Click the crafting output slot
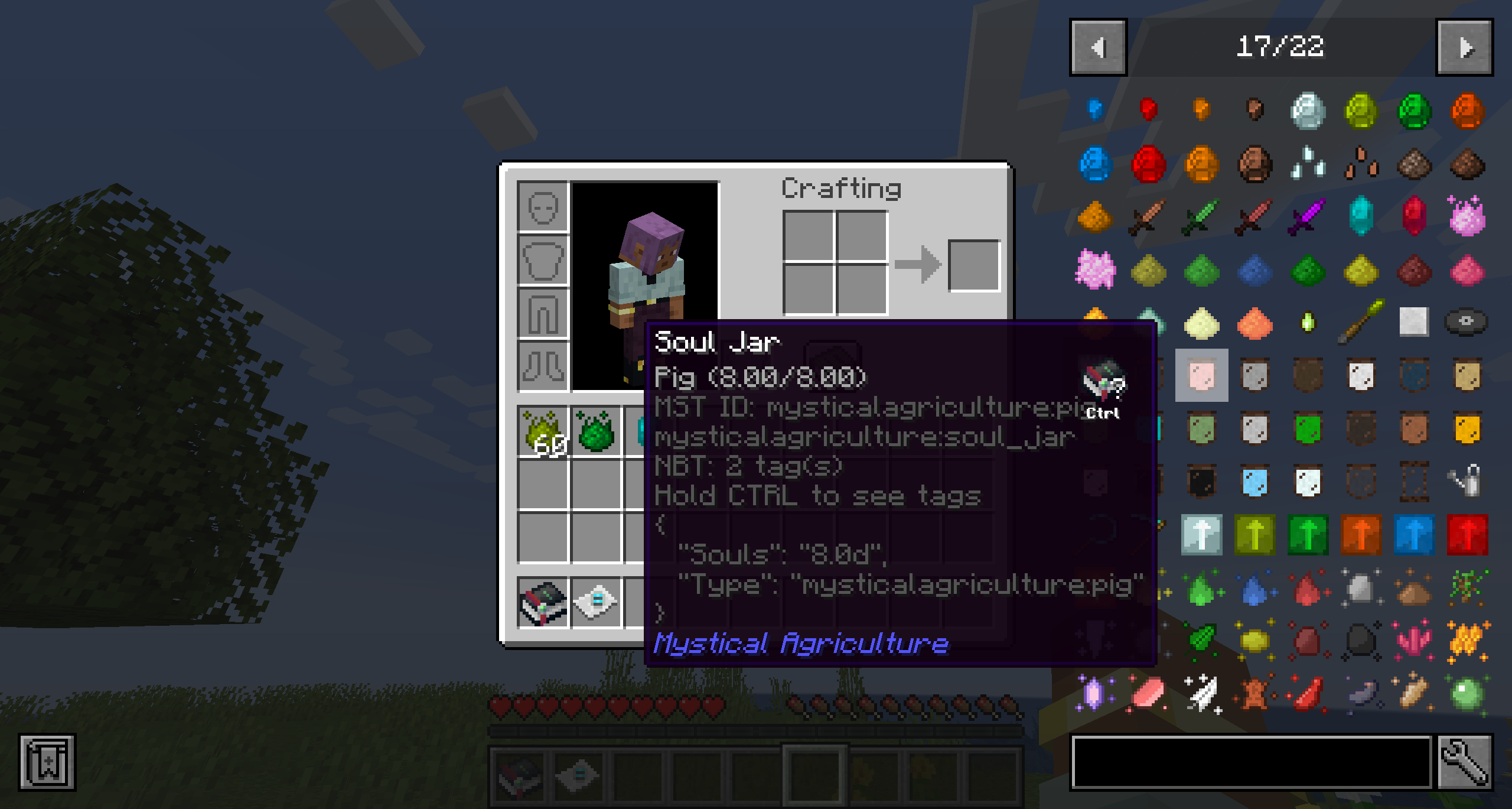The width and height of the screenshot is (1512, 809). pyautogui.click(x=975, y=266)
